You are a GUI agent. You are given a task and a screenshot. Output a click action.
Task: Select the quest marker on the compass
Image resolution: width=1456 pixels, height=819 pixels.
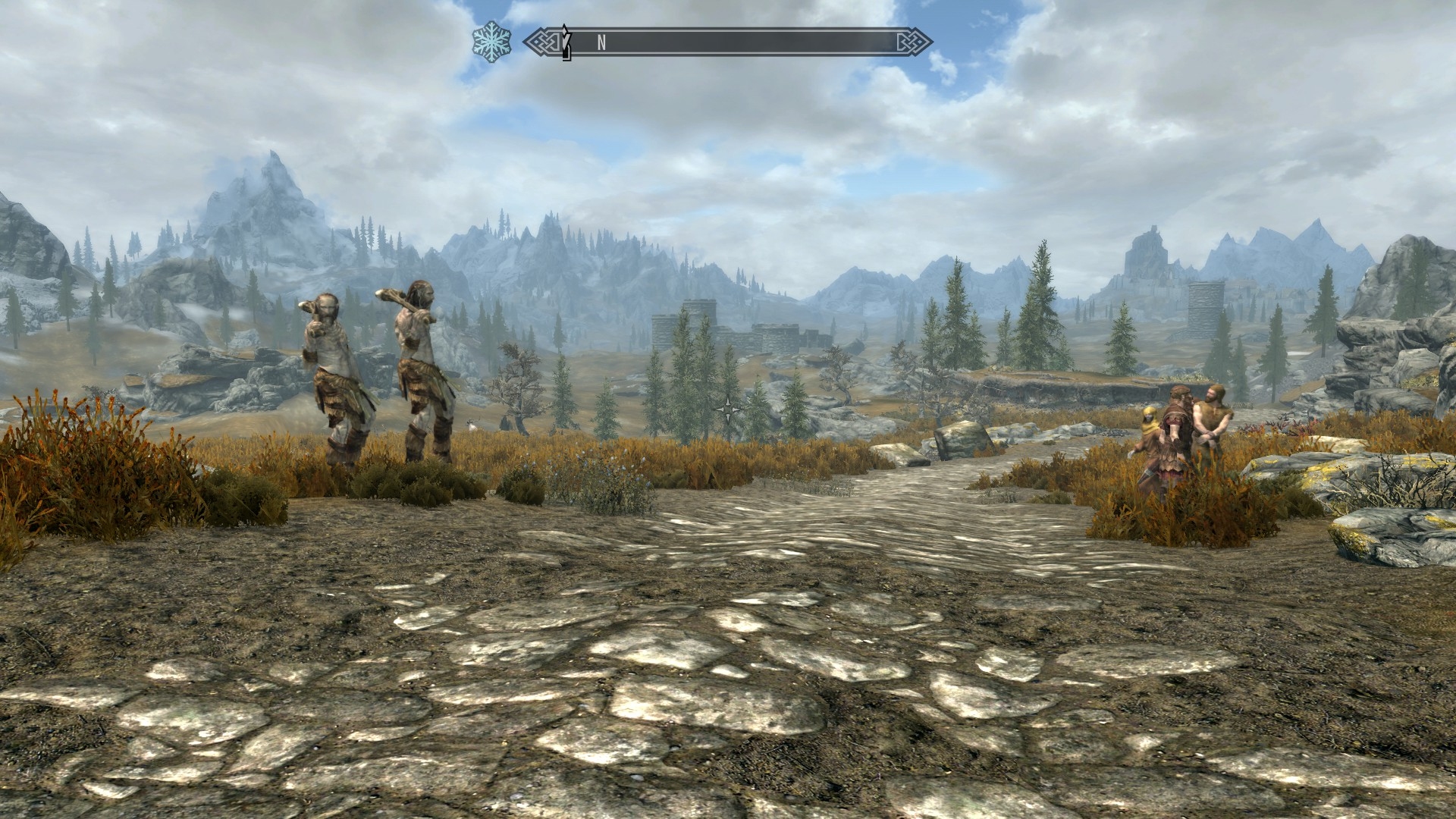(x=566, y=42)
